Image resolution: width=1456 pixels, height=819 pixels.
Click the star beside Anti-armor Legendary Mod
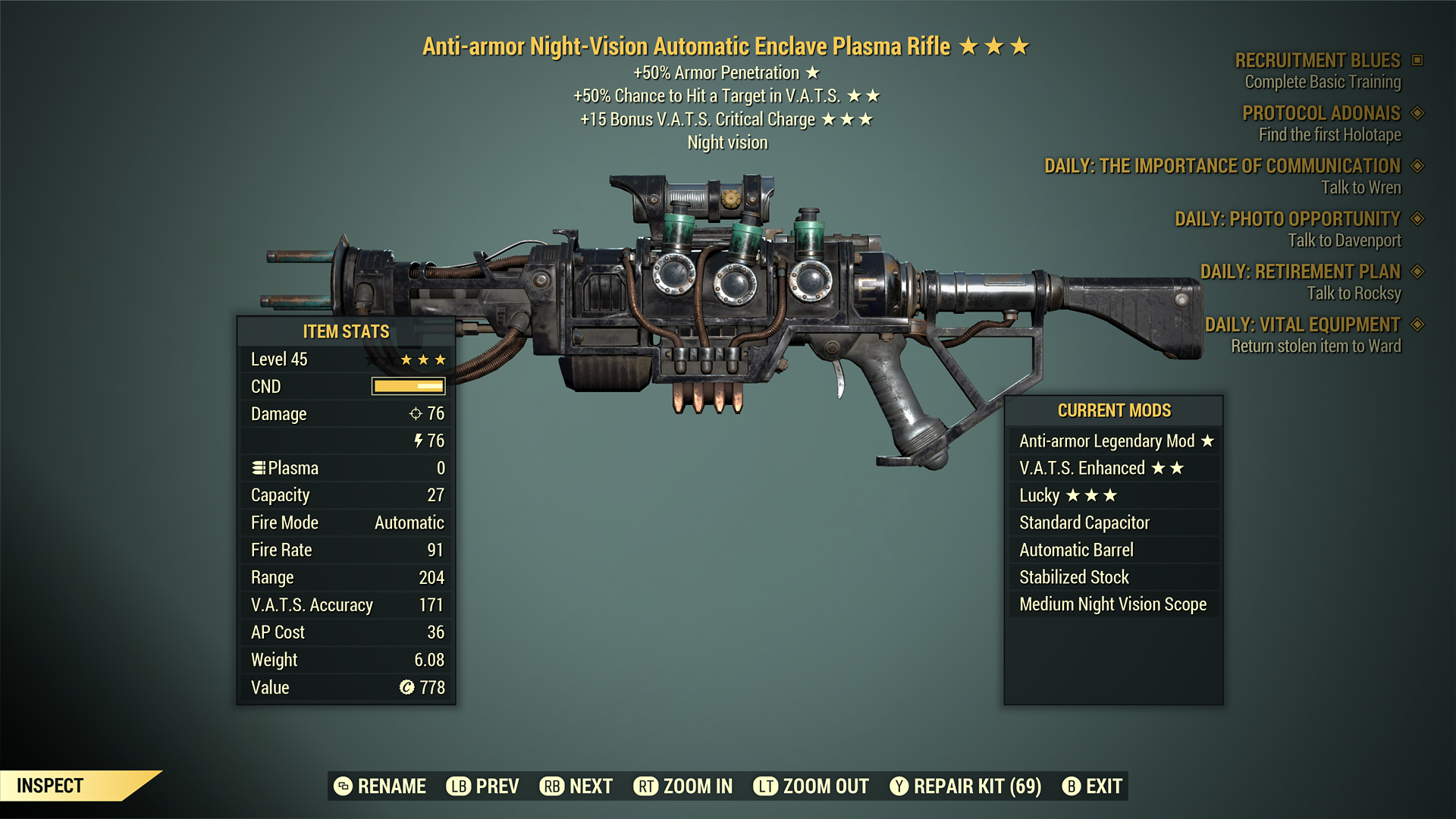coord(1208,440)
